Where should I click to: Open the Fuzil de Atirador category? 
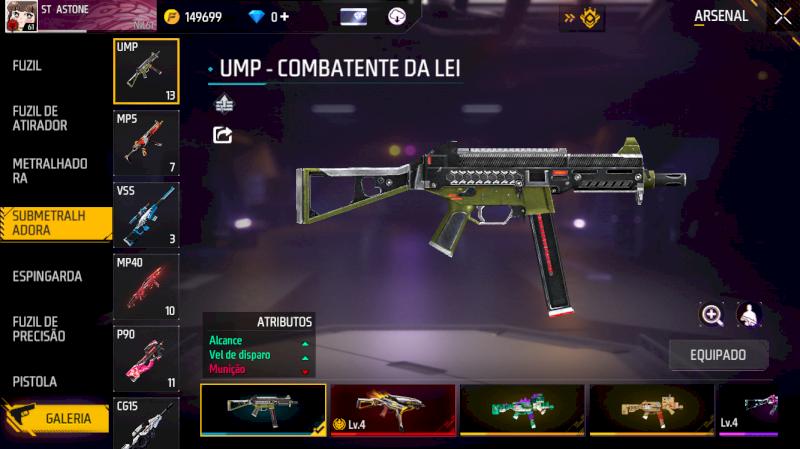(x=40, y=118)
